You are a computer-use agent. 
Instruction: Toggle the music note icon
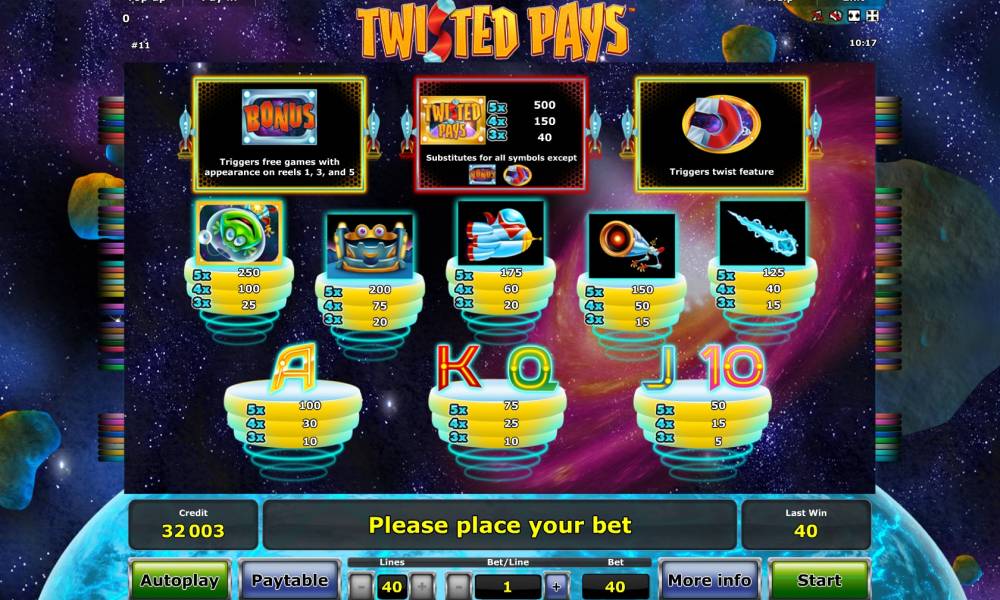[x=817, y=16]
